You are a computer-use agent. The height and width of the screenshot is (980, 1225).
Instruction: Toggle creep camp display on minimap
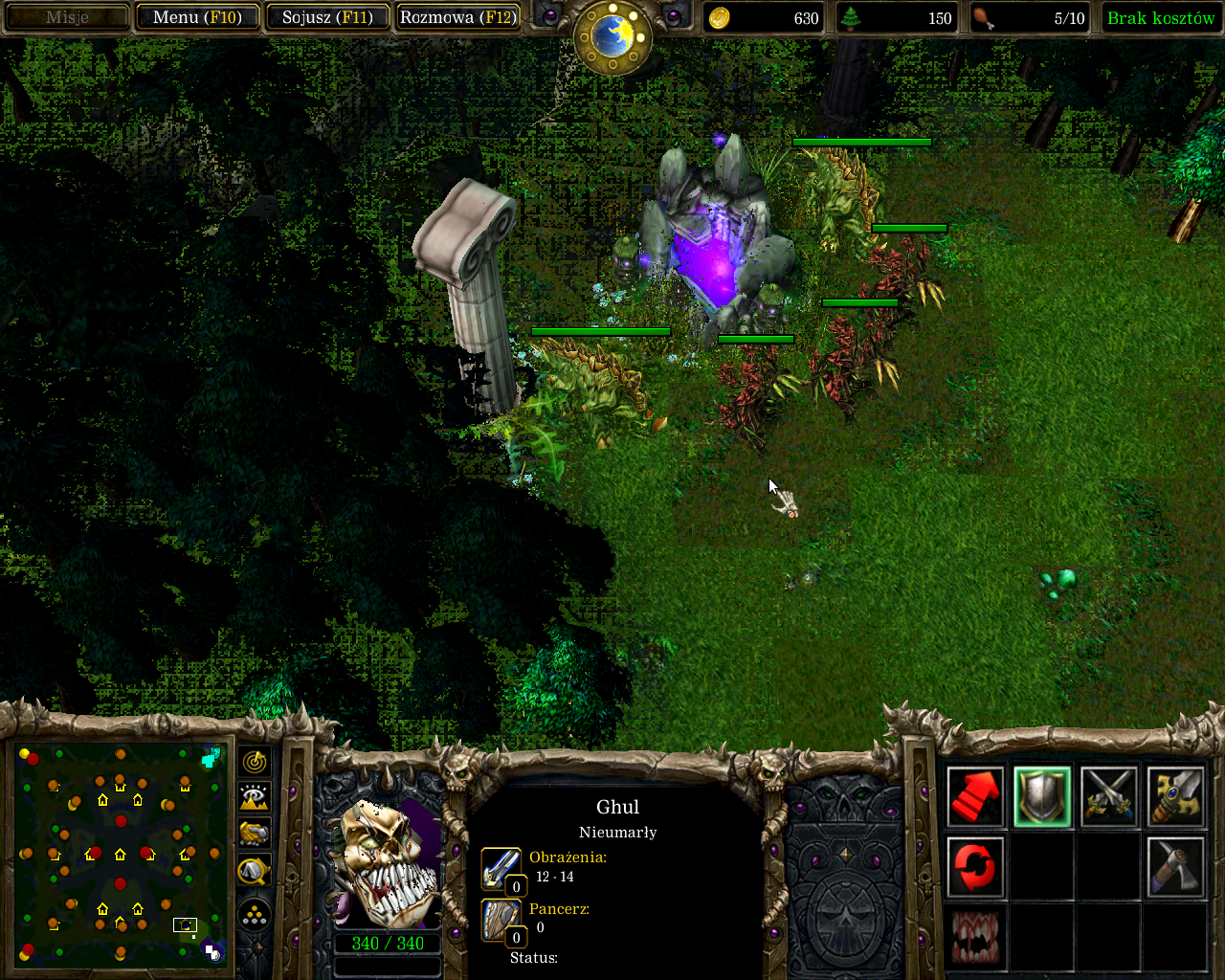tap(255, 871)
